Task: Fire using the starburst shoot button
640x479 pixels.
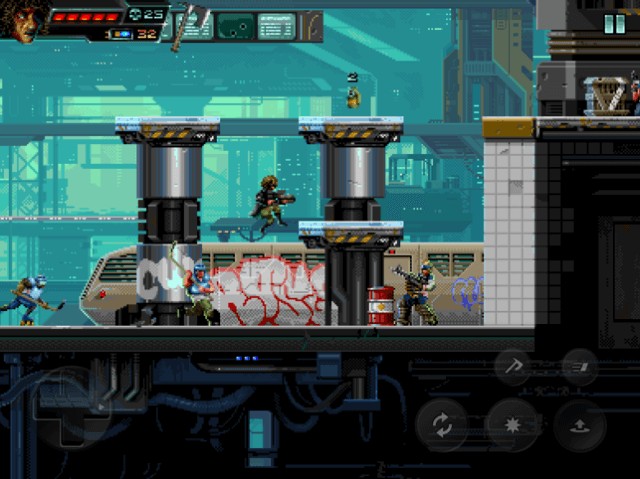Action: (512, 425)
